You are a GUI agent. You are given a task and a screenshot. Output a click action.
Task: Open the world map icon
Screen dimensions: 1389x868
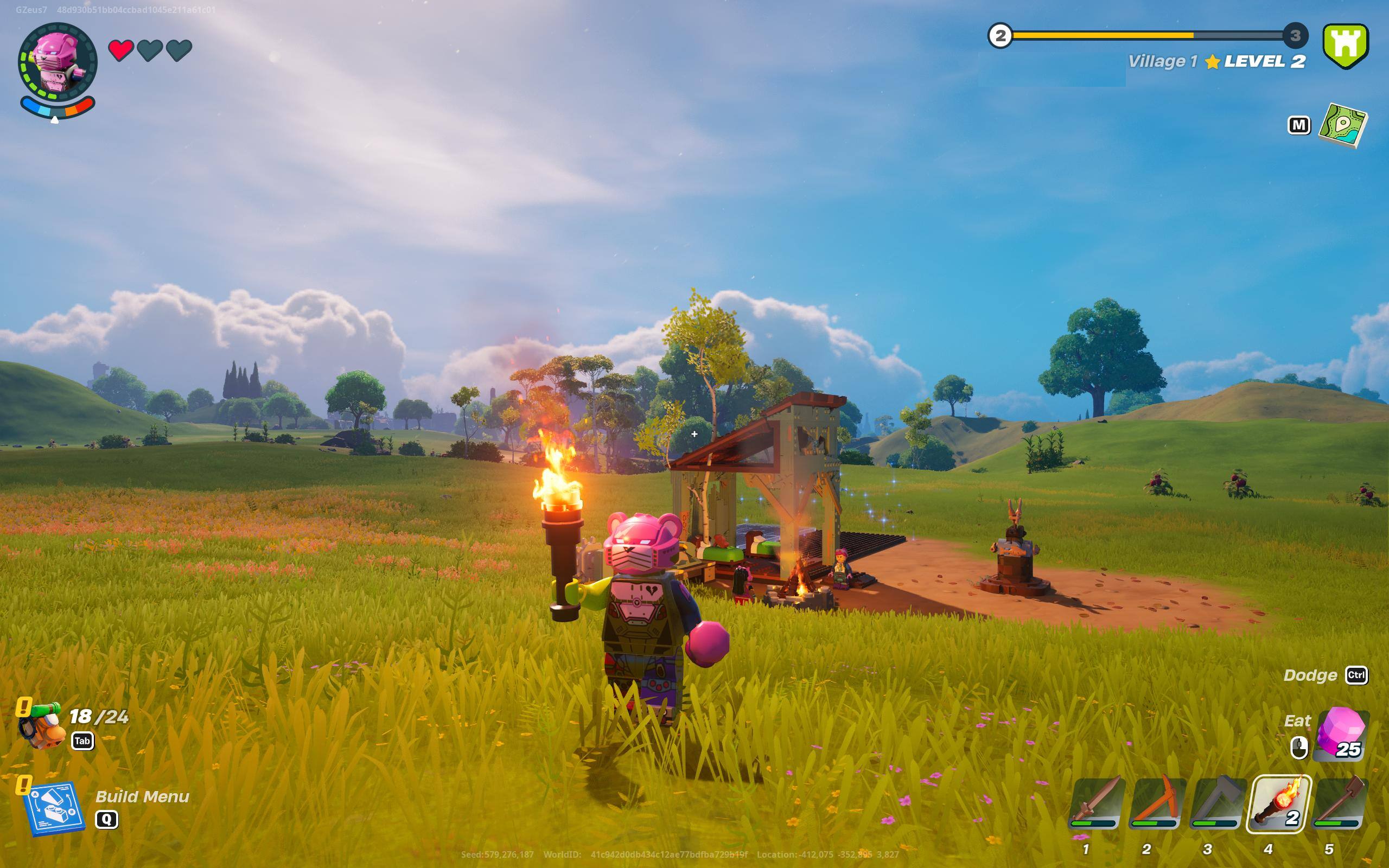1343,125
